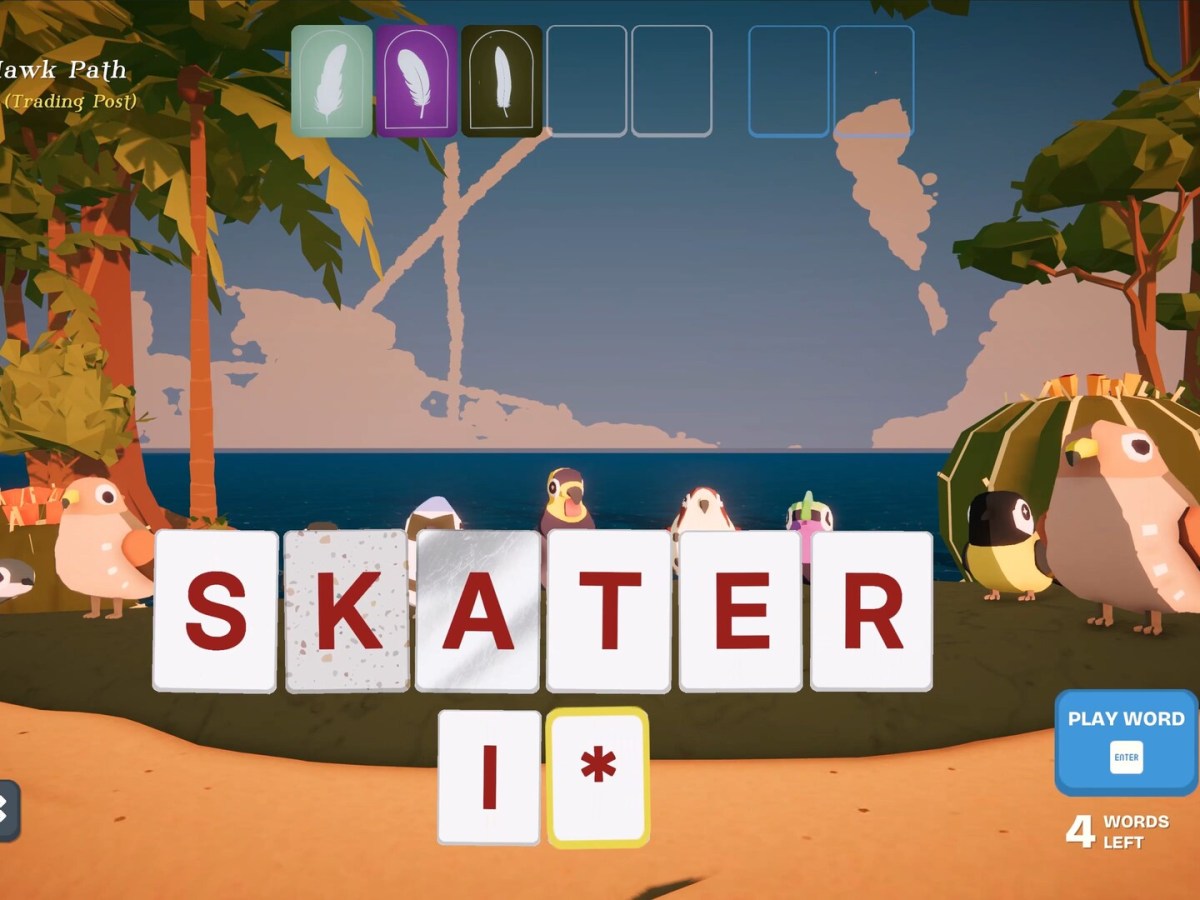This screenshot has height=900, width=1200.
Task: Select the letter I tile
Action: coord(489,777)
